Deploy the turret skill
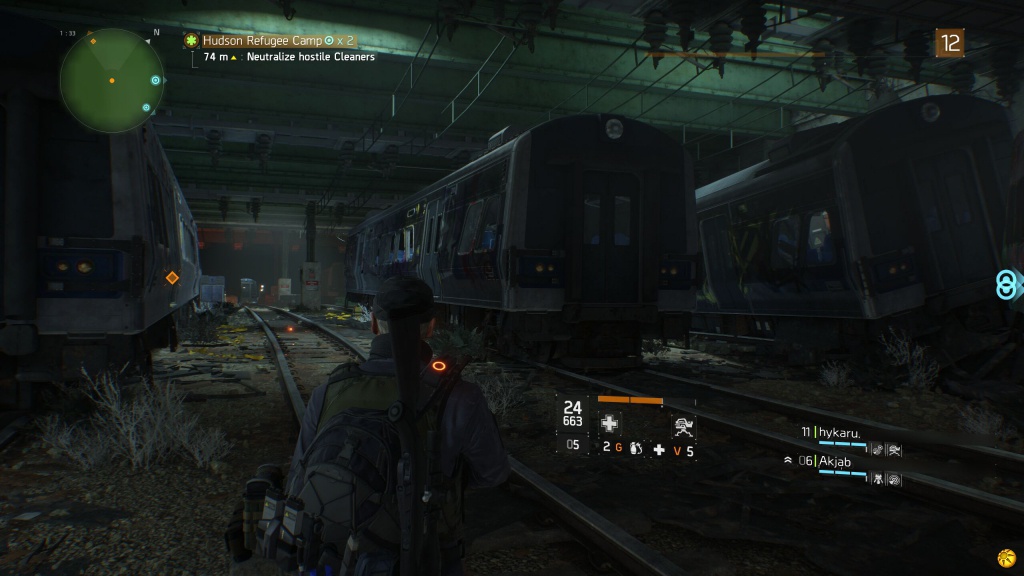 (684, 424)
